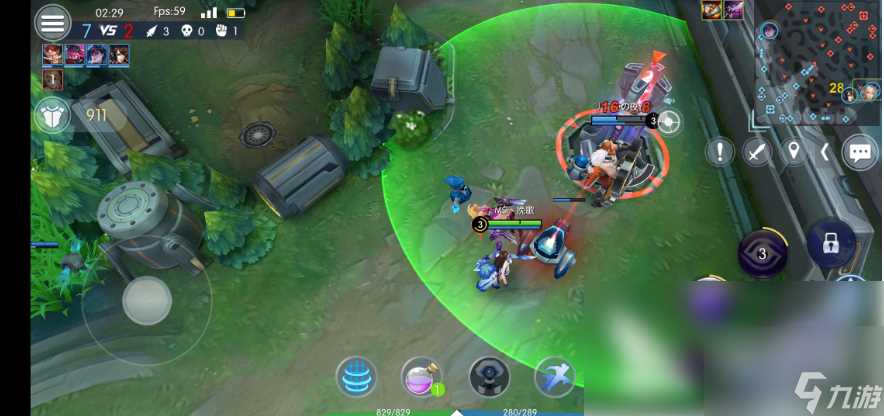Screen dimensions: 884x416
Task: Open the chat speech bubble
Action: click(860, 152)
